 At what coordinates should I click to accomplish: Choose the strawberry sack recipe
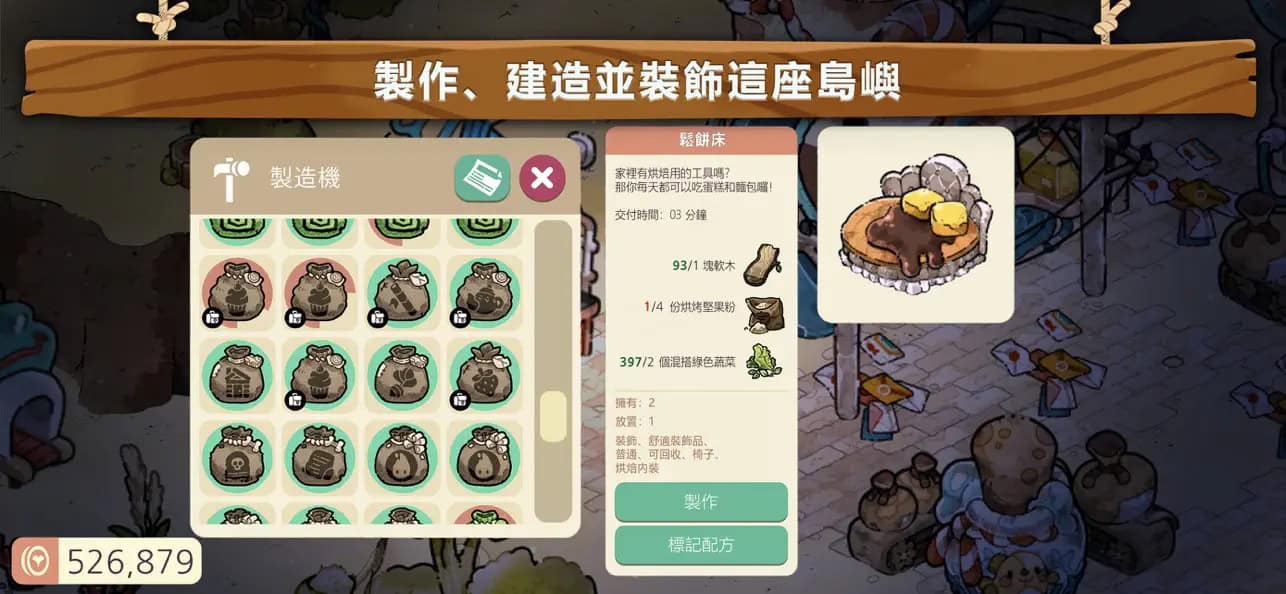[x=484, y=376]
